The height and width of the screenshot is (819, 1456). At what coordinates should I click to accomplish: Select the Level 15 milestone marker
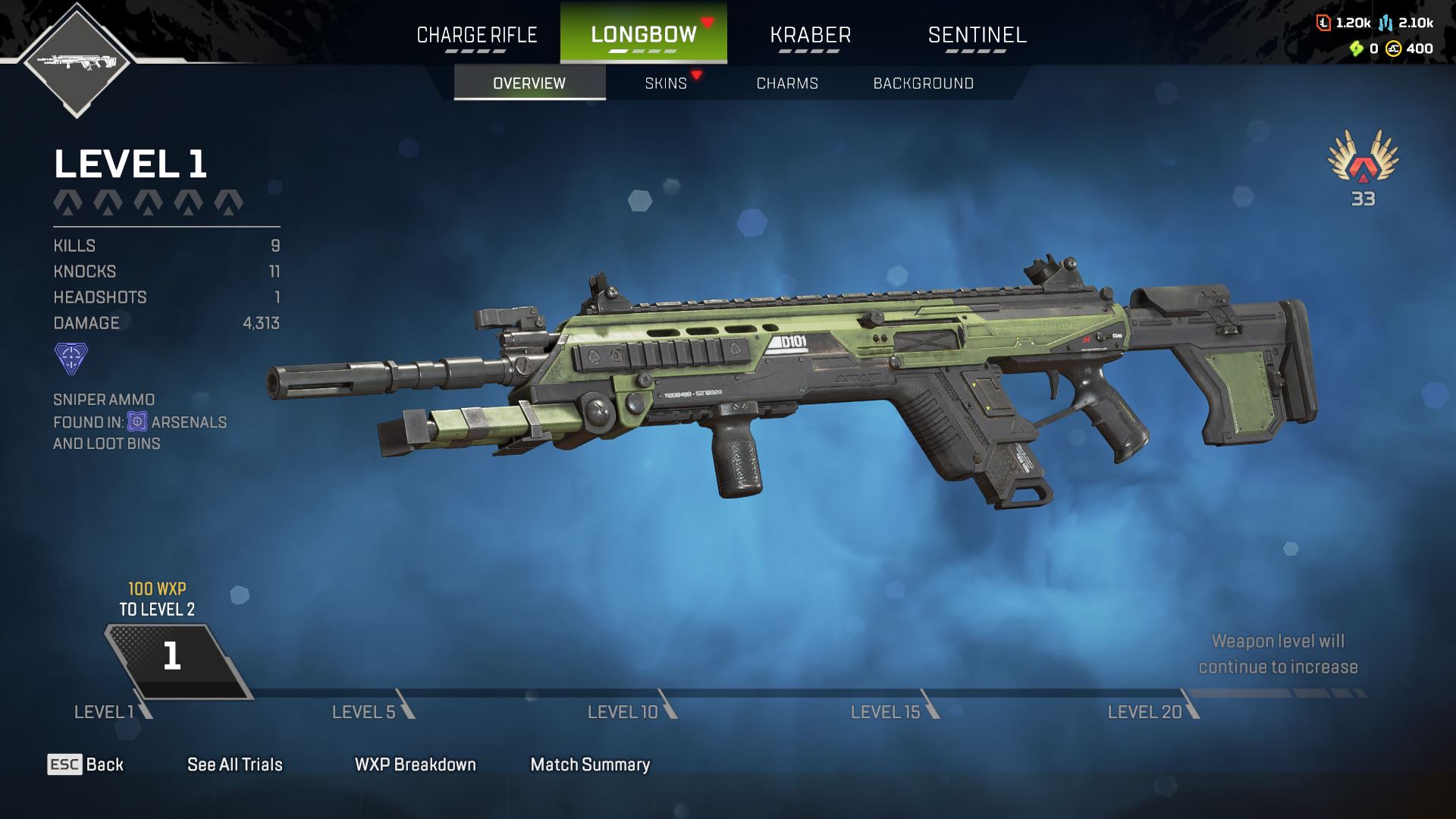[893, 711]
